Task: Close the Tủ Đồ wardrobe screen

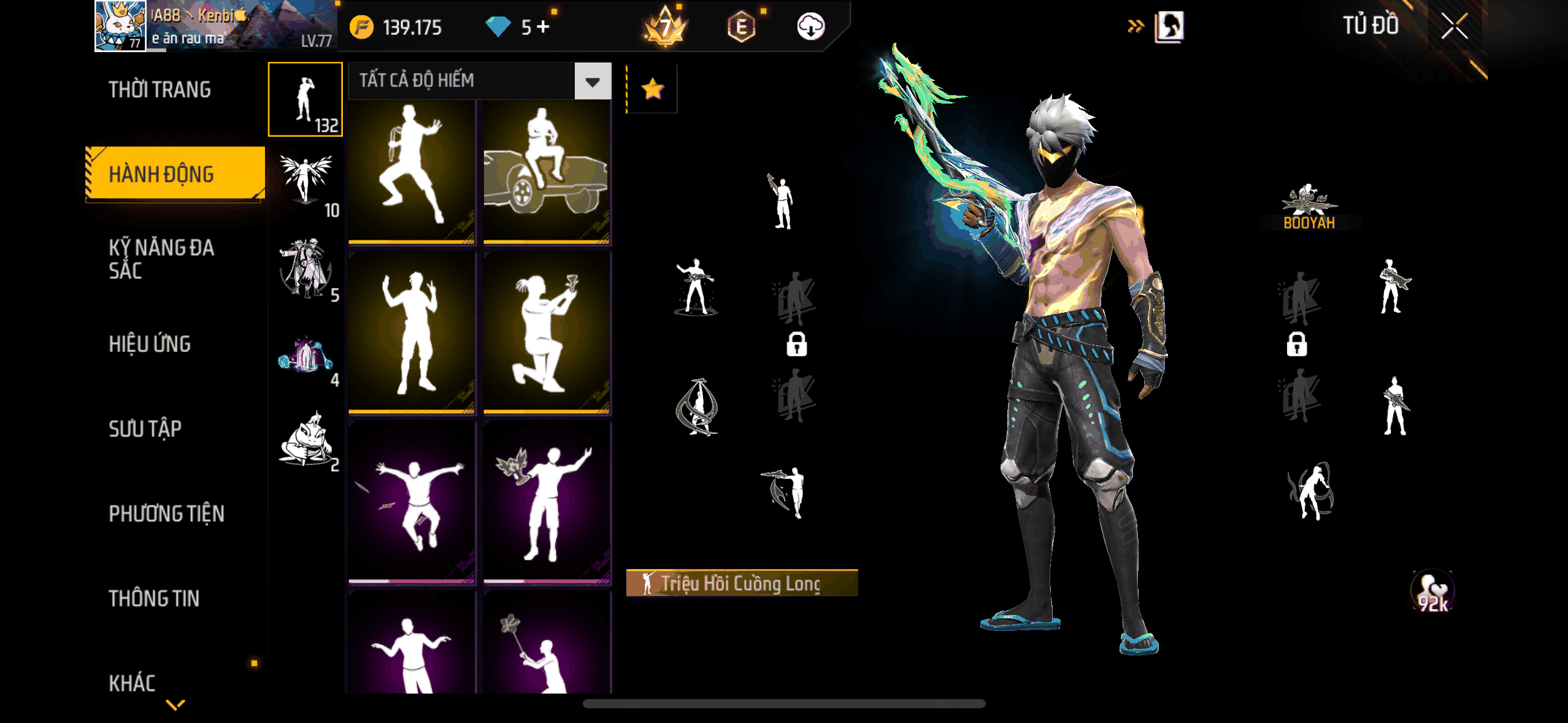Action: click(1454, 27)
